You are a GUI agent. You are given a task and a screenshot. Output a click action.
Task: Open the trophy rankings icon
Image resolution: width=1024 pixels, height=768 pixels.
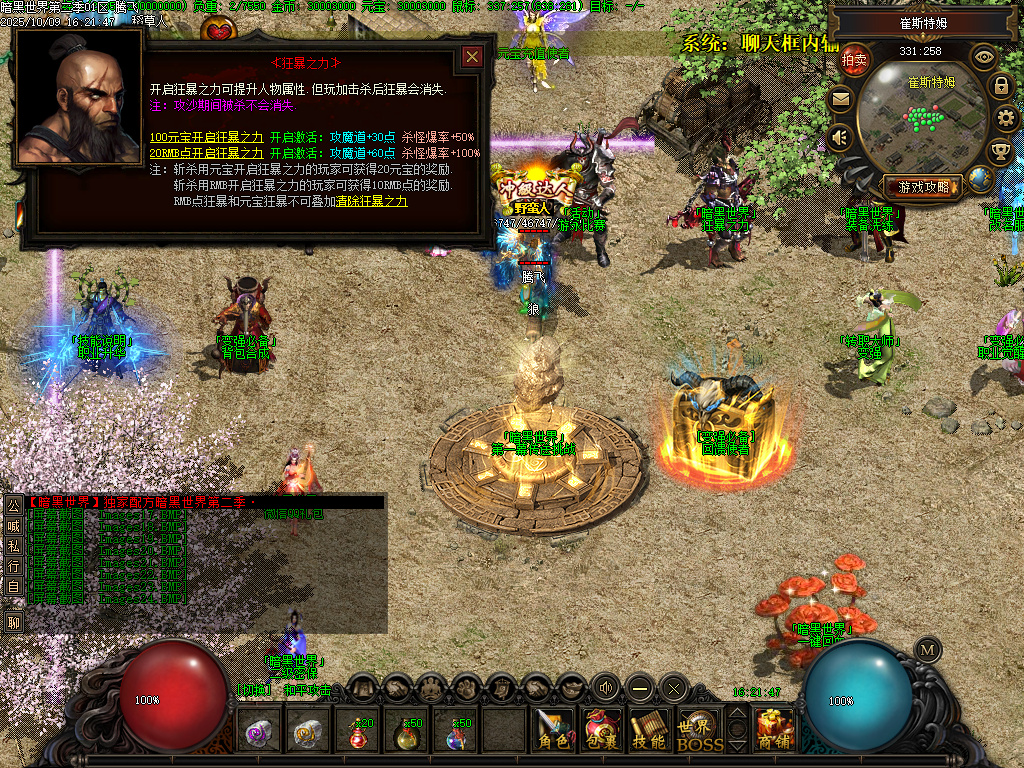coord(999,152)
